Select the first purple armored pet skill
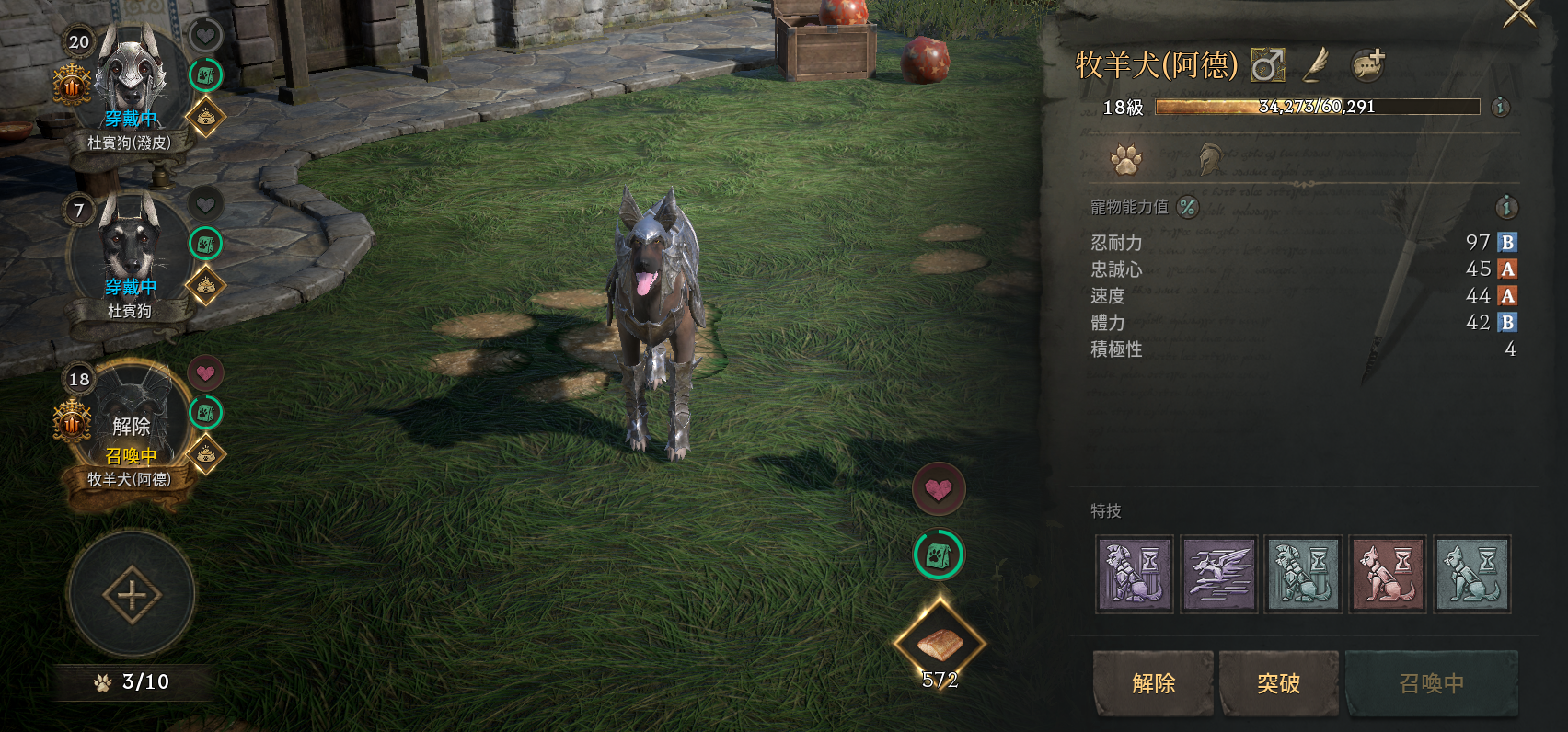The width and height of the screenshot is (1568, 732). pos(1135,574)
